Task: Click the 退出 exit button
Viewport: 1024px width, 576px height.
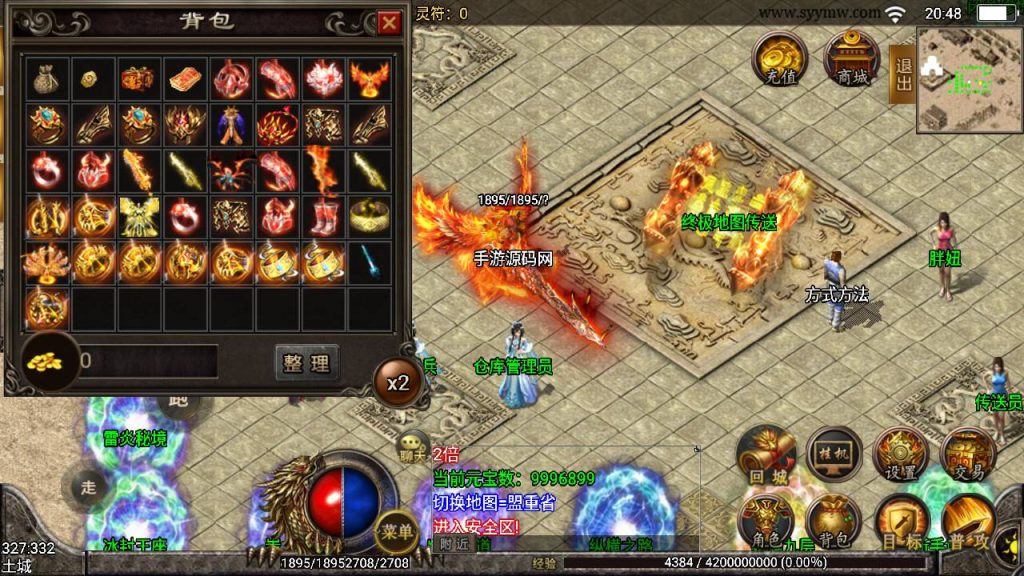Action: coord(903,74)
